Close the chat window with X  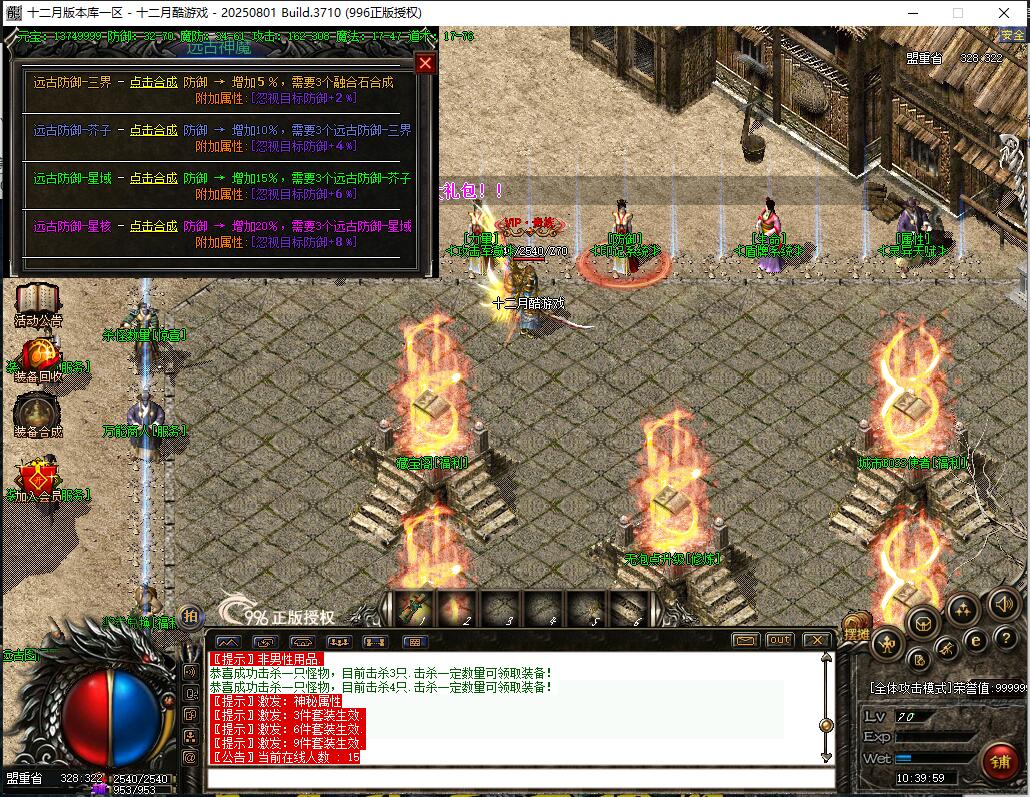click(x=816, y=640)
